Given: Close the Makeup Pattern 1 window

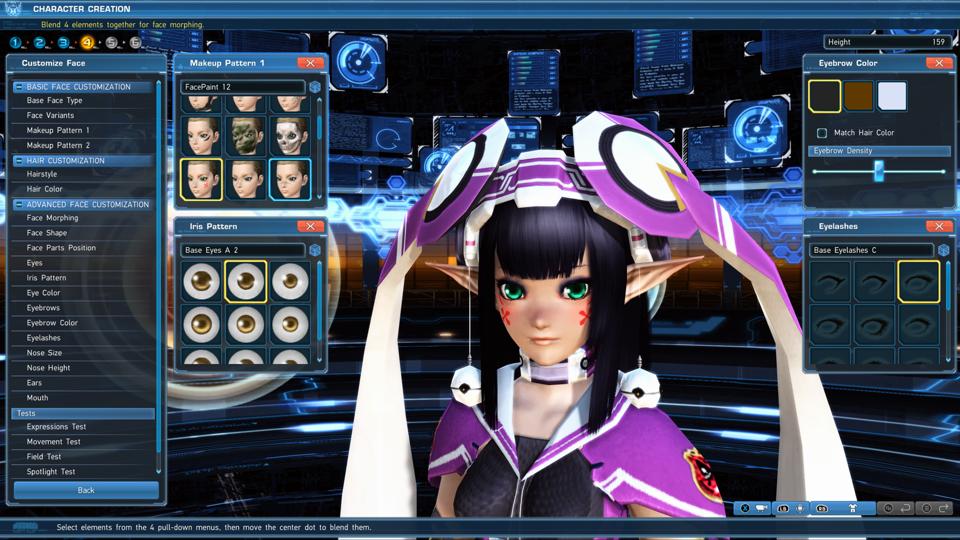Looking at the screenshot, I should (311, 63).
